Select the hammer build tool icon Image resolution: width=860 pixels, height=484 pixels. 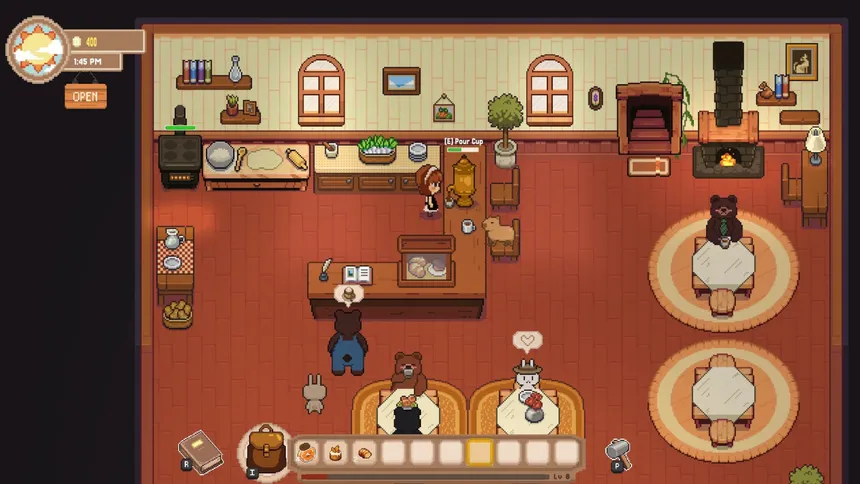click(619, 453)
